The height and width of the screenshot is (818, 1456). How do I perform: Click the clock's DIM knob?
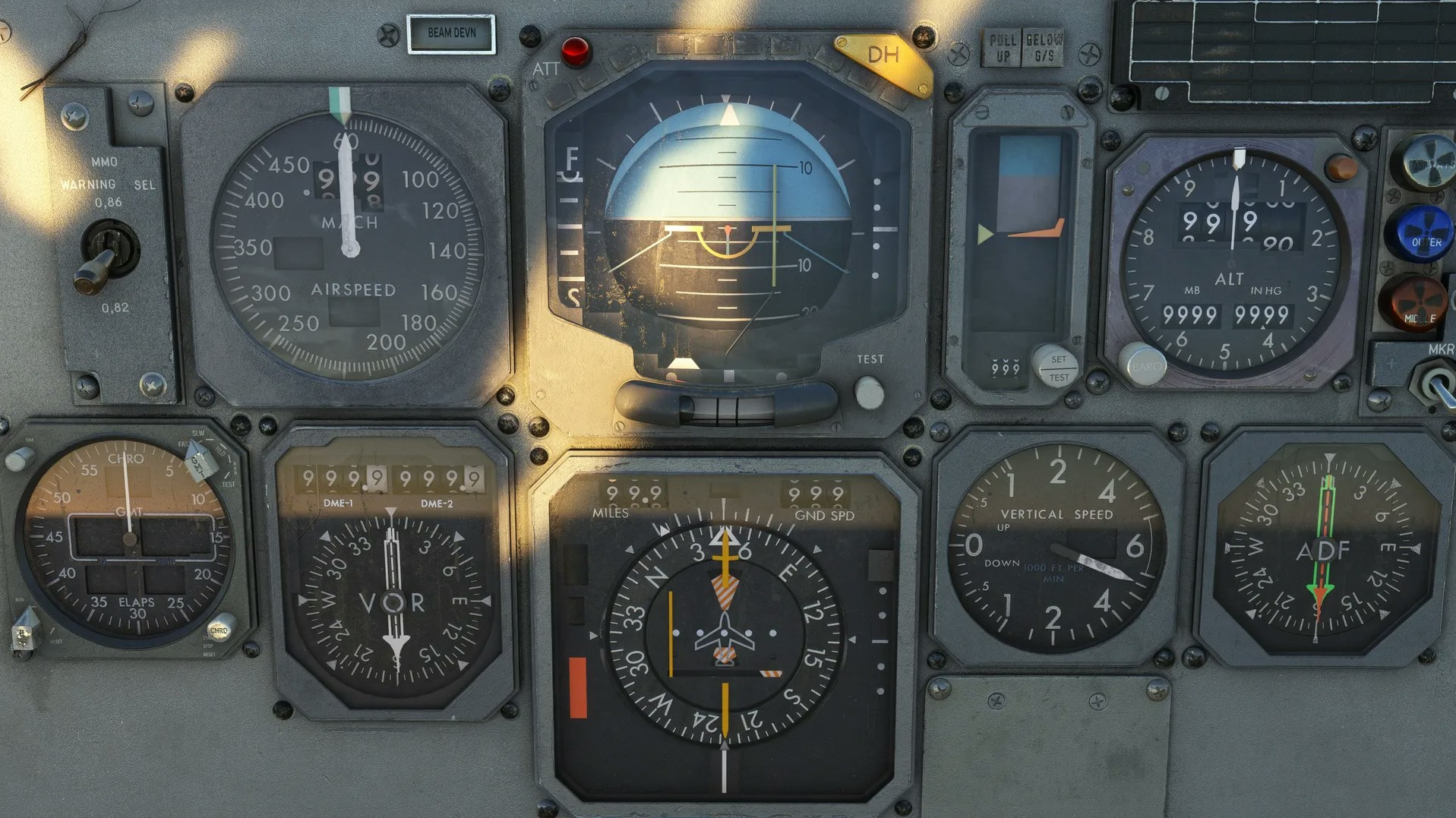[19, 459]
